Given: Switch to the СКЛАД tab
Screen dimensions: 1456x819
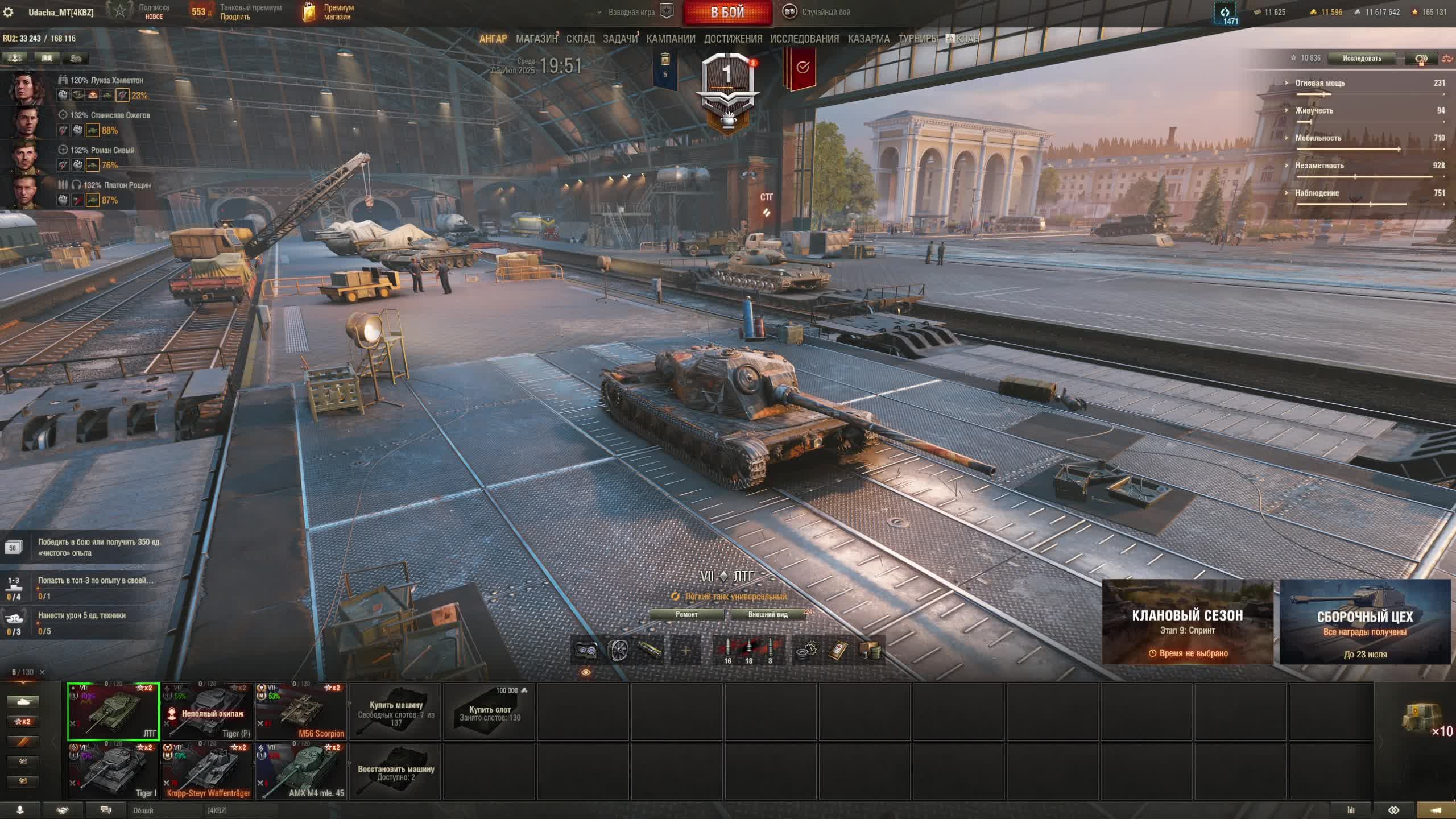Looking at the screenshot, I should pos(580,39).
